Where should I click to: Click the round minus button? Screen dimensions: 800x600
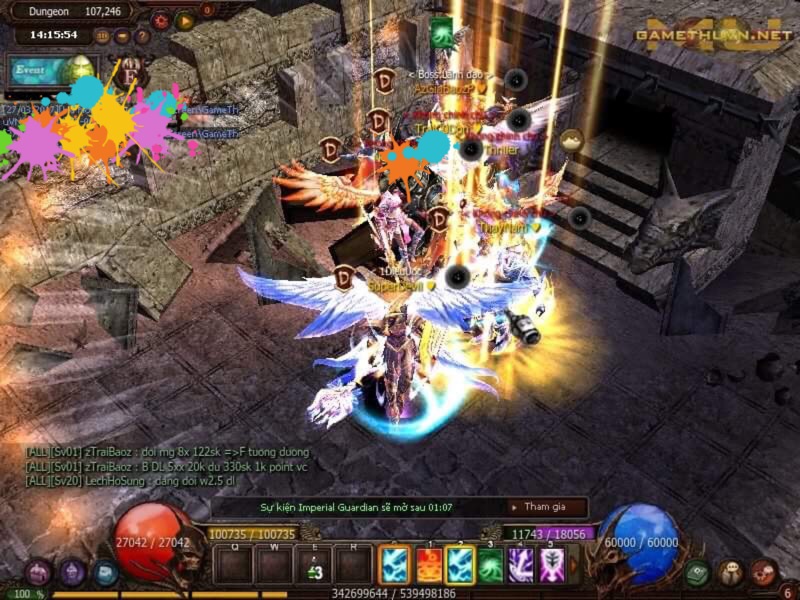point(122,36)
